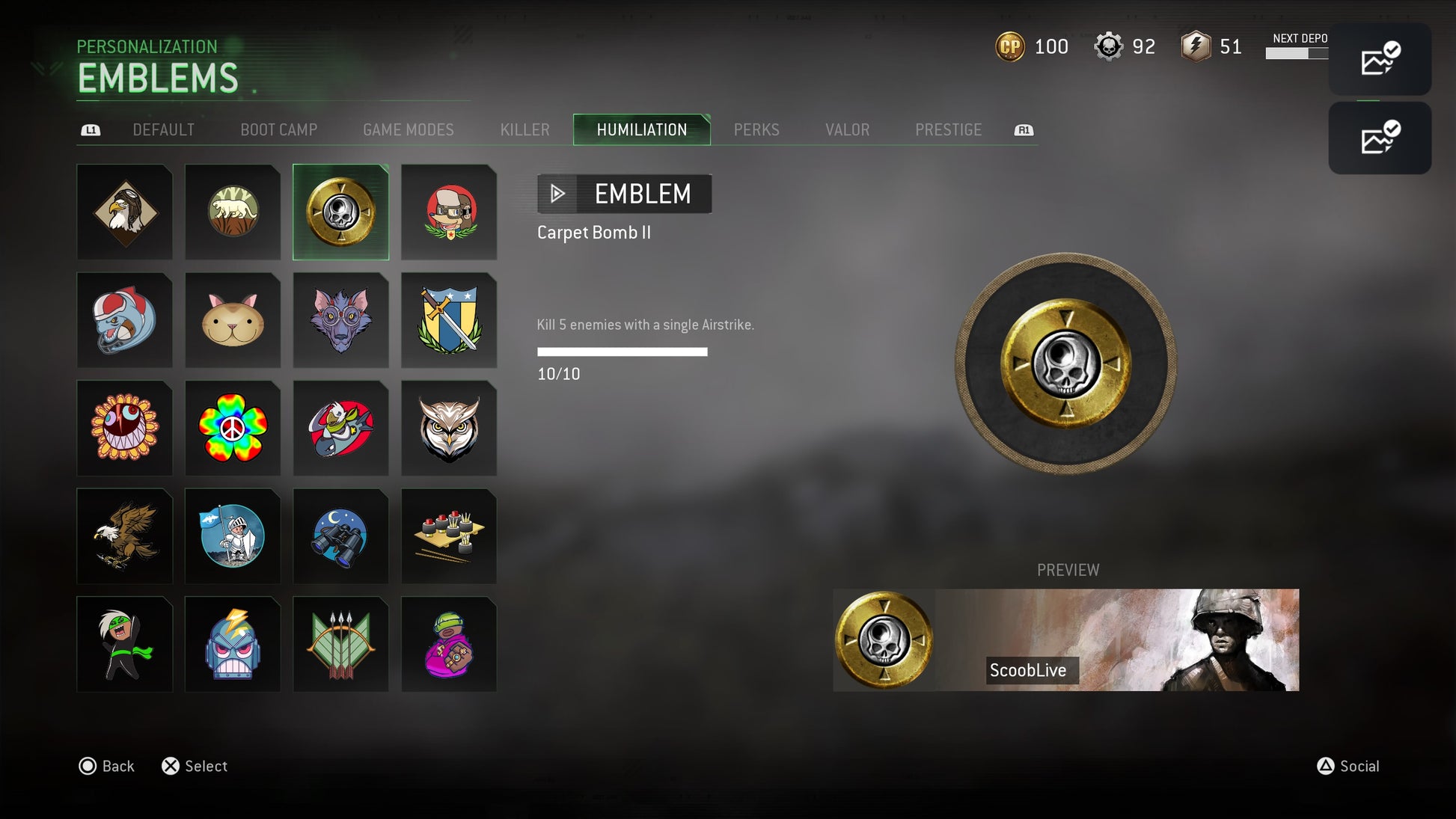1456x819 pixels.
Task: Click the ScoobLive calling card preview
Action: click(1065, 640)
